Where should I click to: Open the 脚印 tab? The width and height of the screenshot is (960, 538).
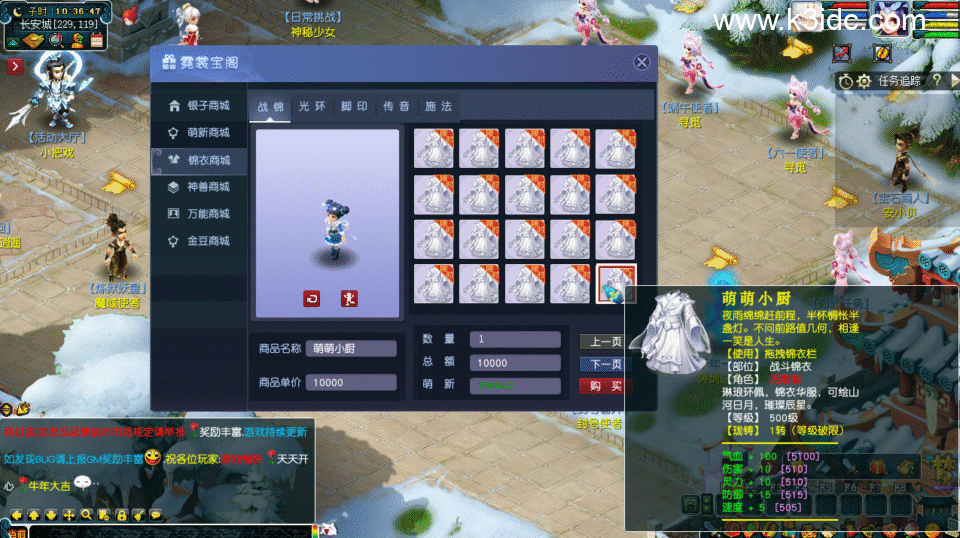(354, 107)
